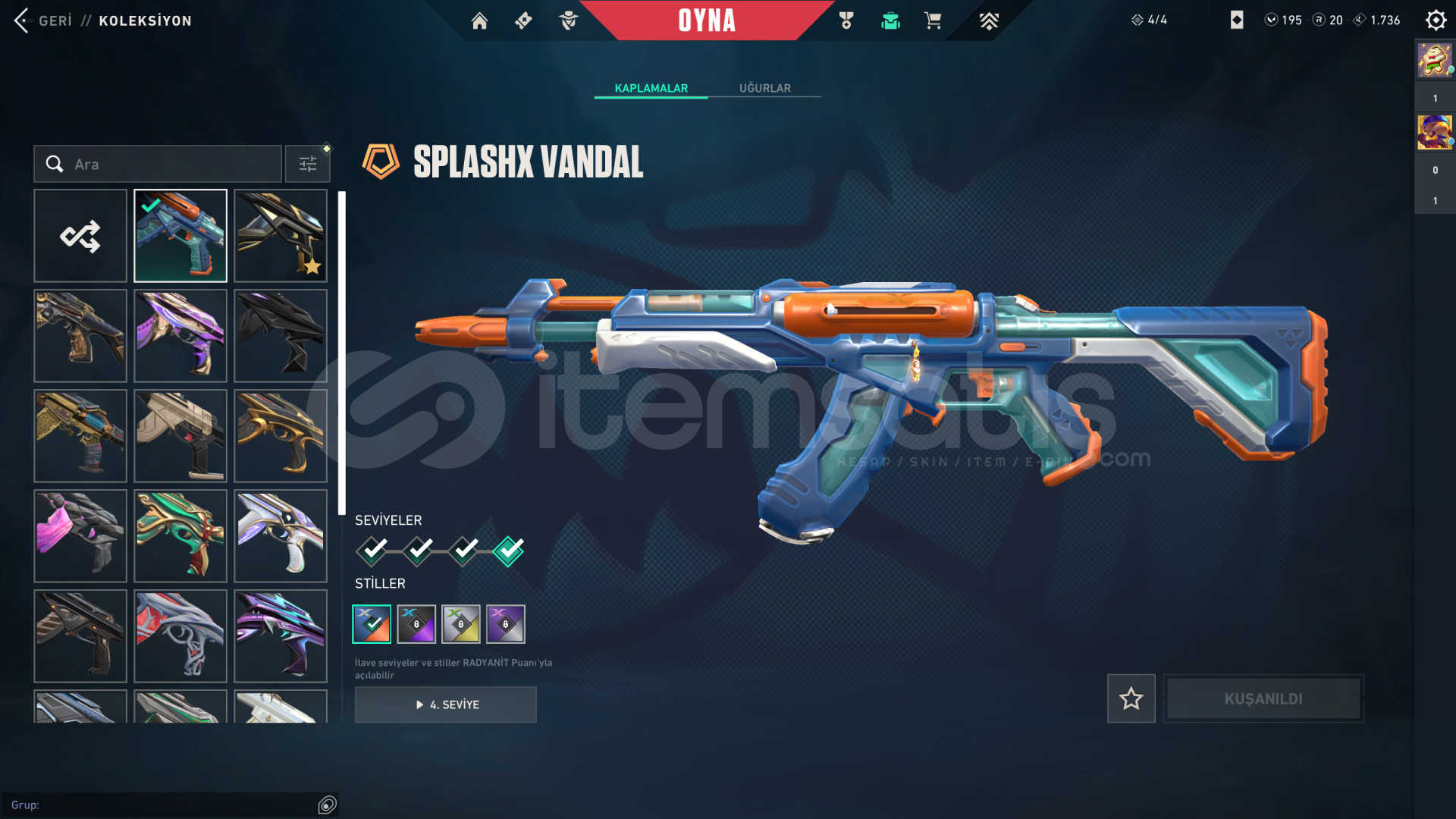The image size is (1456, 819).
Task: Switch to the UĞURLAR tab
Action: tap(764, 88)
